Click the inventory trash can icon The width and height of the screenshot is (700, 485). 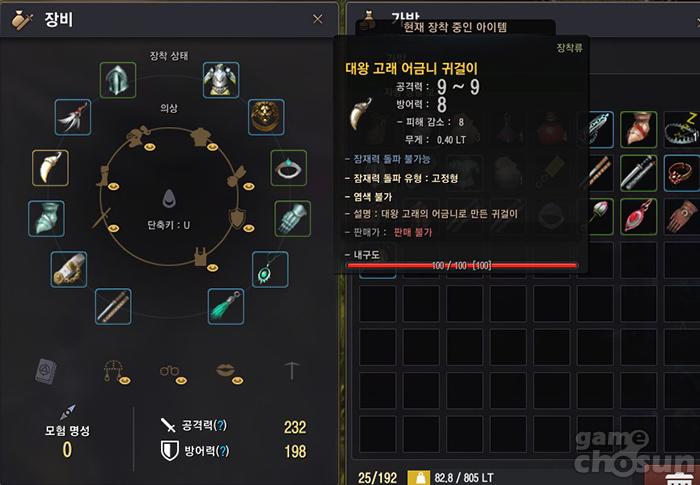(x=684, y=476)
